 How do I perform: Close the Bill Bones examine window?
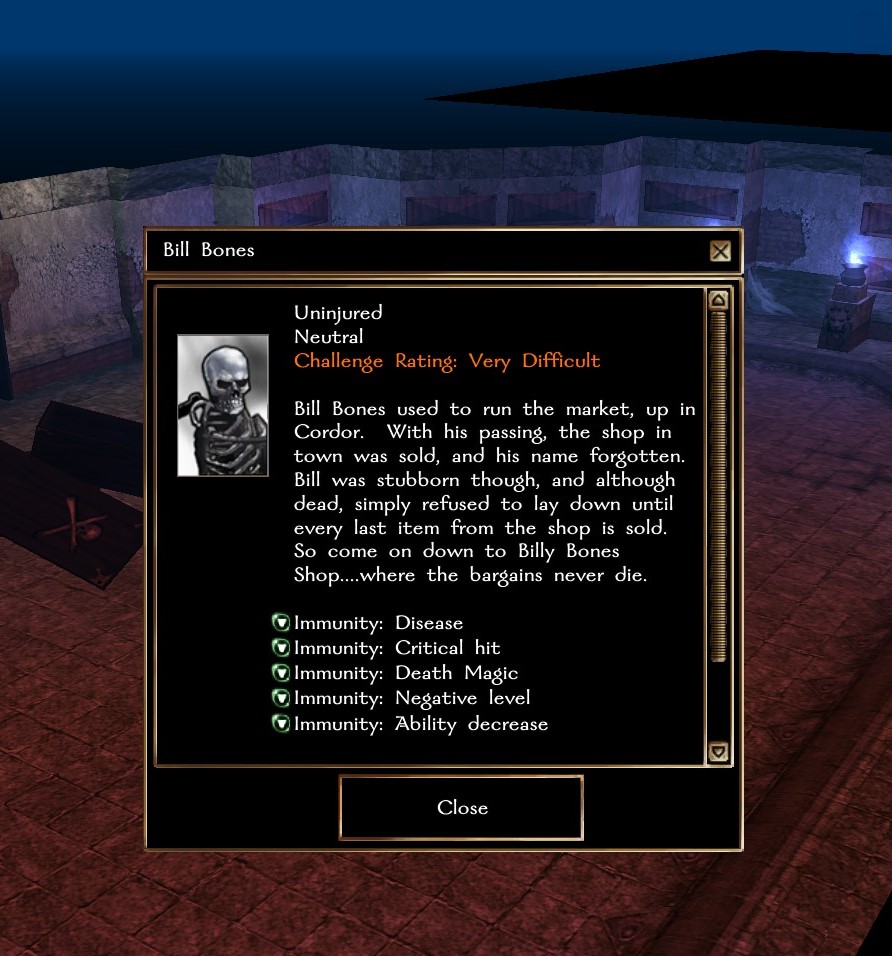[x=461, y=807]
